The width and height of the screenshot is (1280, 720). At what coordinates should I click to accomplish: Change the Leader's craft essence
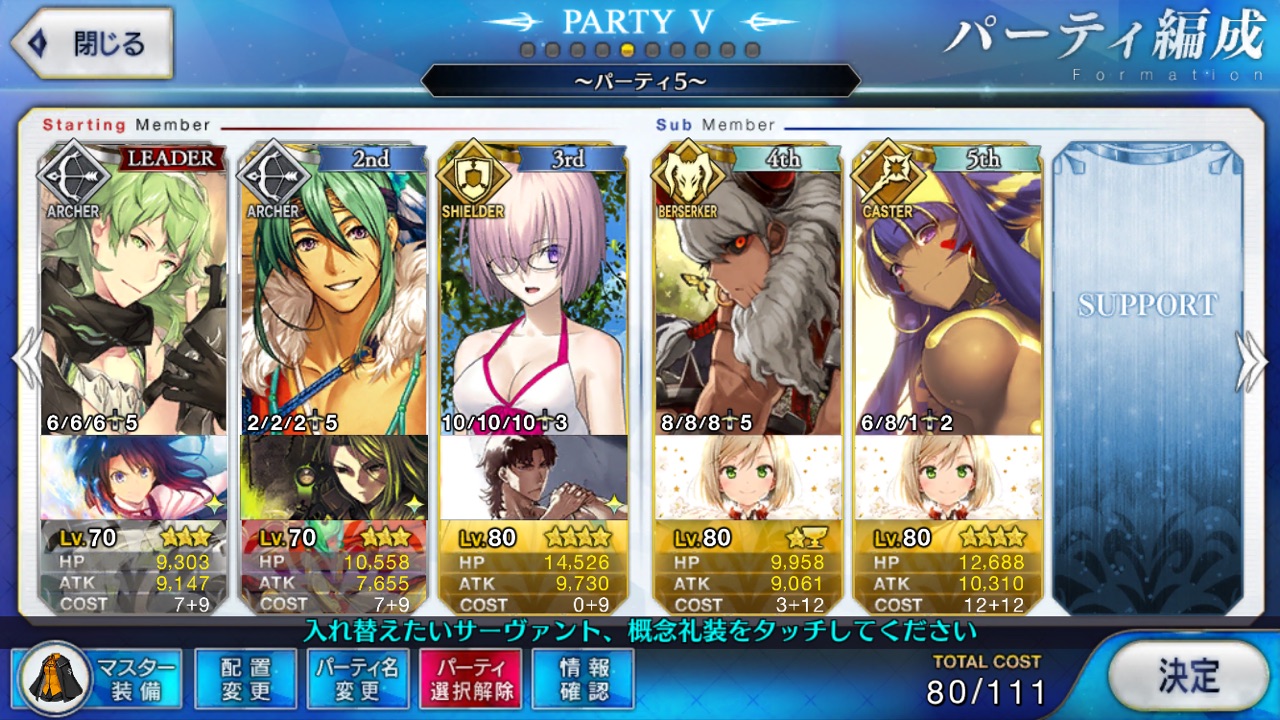pos(134,477)
